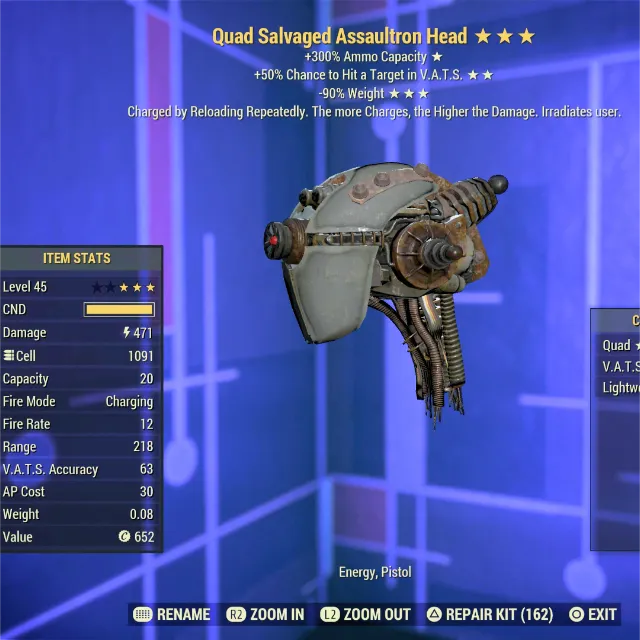Screen dimensions: 640x640
Task: Choose the Rename option
Action: [x=172, y=614]
